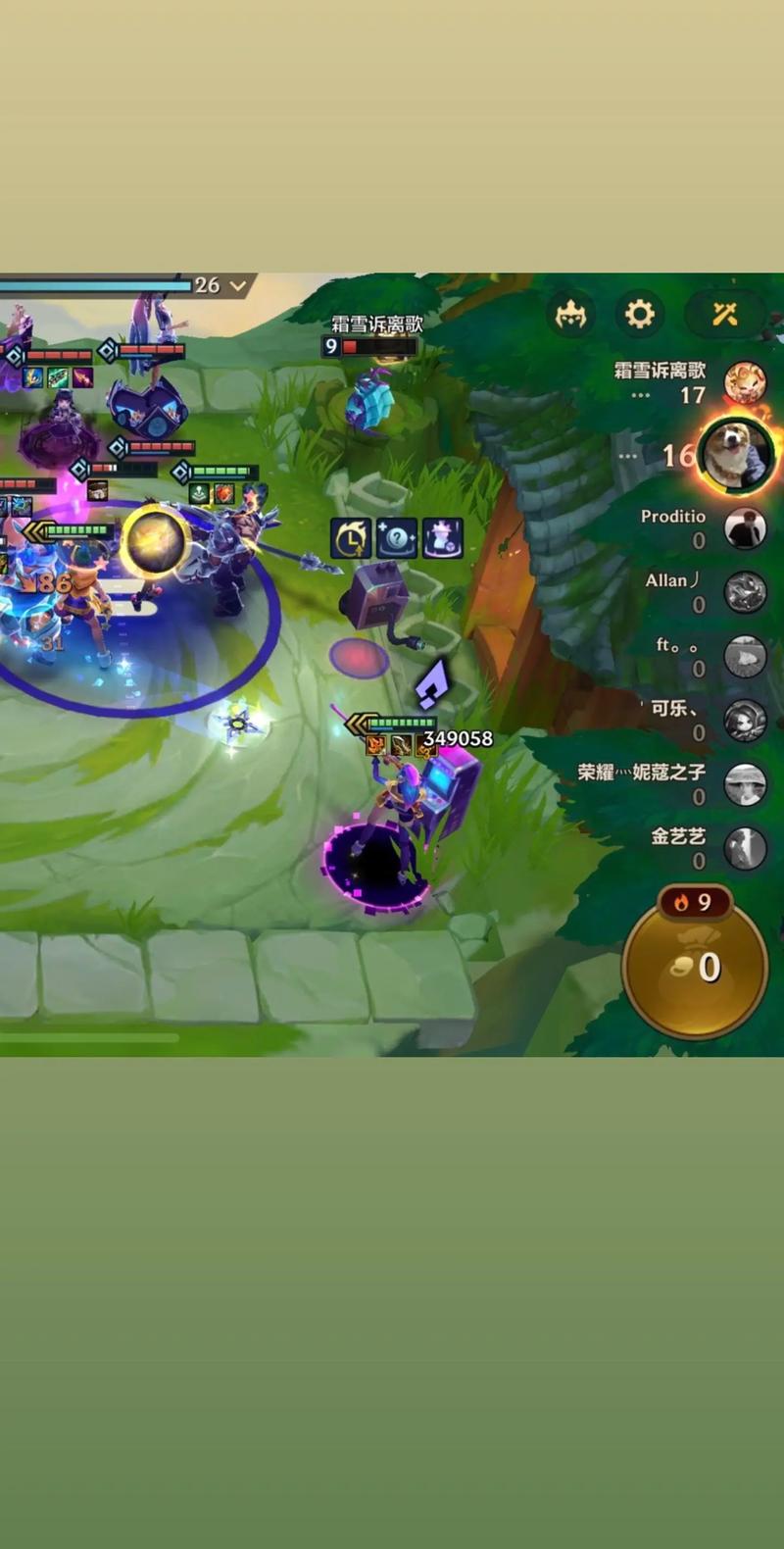The image size is (784, 1549).
Task: Open the gold pouch shop button
Action: (x=696, y=967)
